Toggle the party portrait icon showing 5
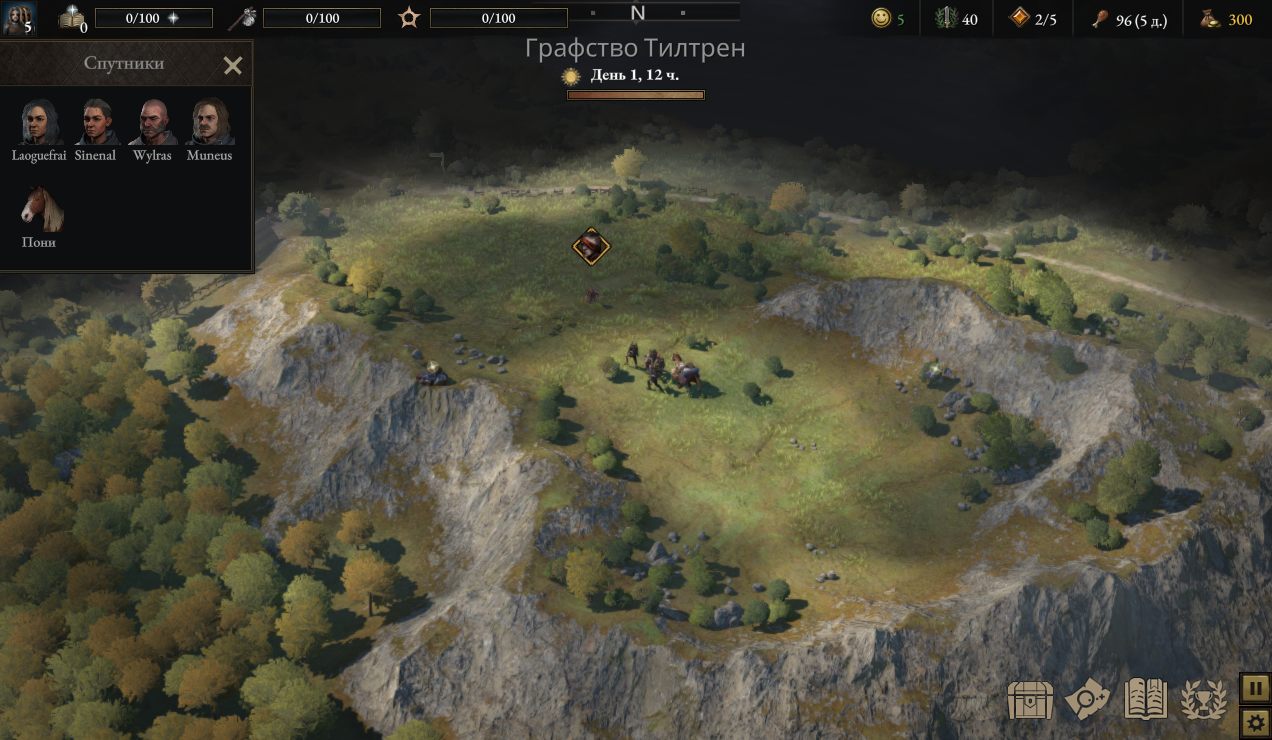This screenshot has height=740, width=1272. (x=18, y=18)
